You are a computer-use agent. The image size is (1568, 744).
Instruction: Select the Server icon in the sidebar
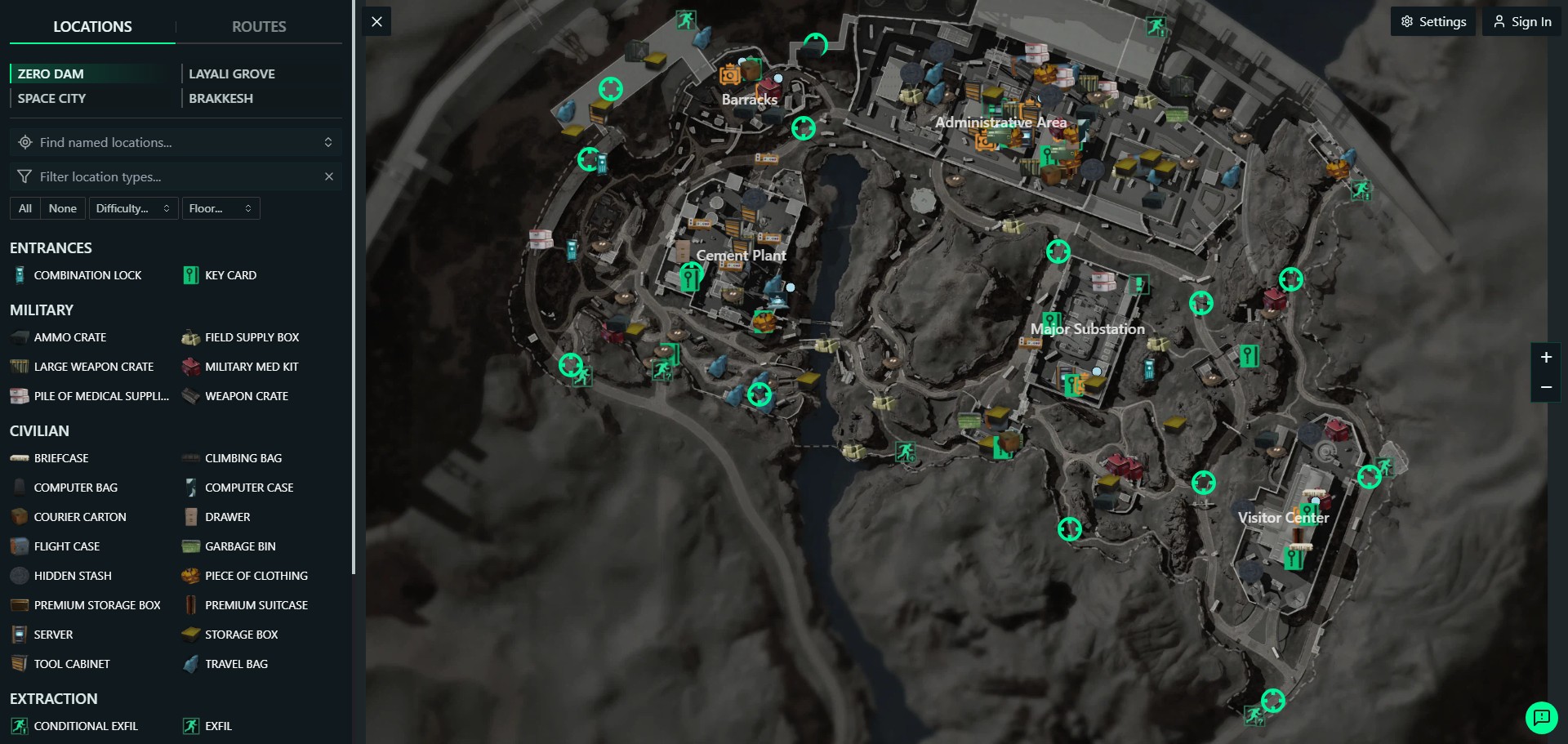coord(19,635)
